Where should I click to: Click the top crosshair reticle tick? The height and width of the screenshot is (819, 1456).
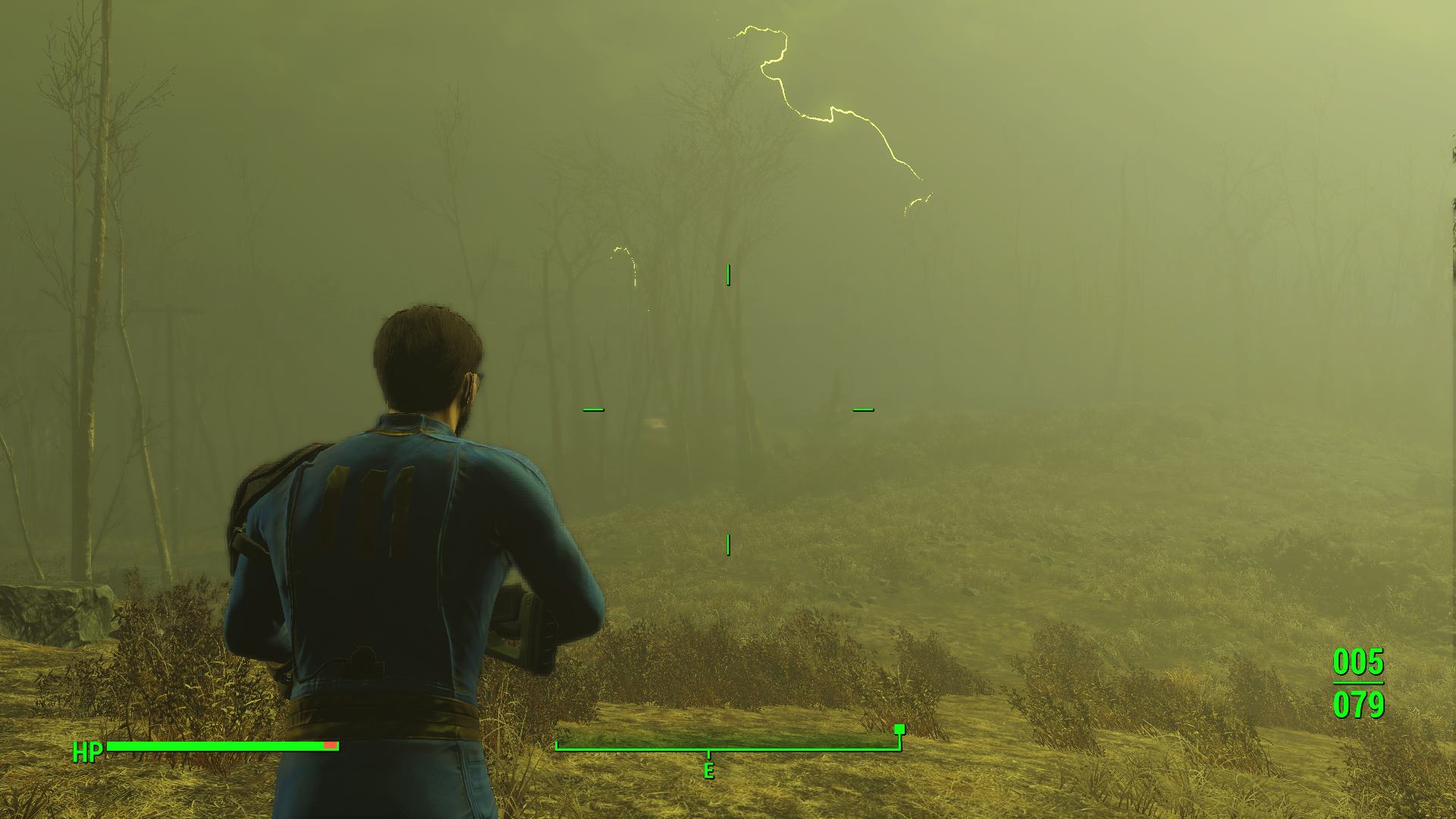click(x=730, y=275)
